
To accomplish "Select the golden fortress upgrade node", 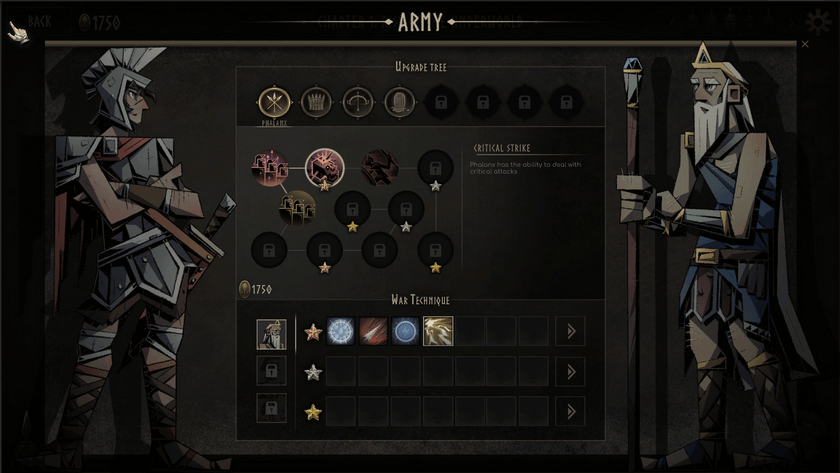I will tap(297, 208).
